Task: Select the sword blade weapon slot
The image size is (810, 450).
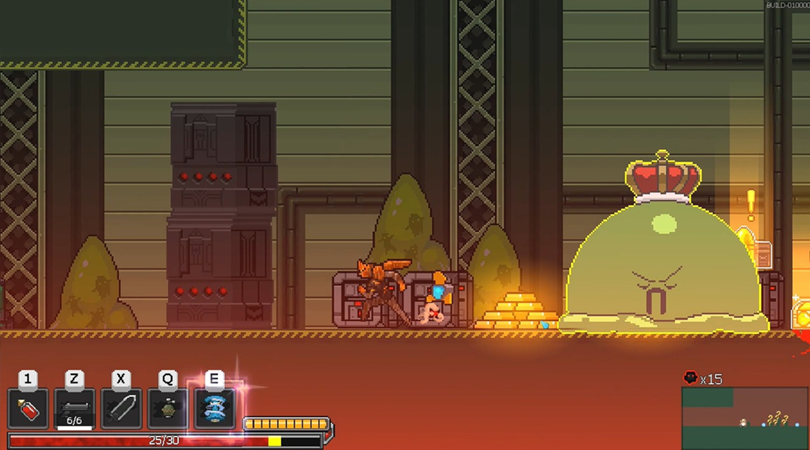Action: pyautogui.click(x=121, y=409)
